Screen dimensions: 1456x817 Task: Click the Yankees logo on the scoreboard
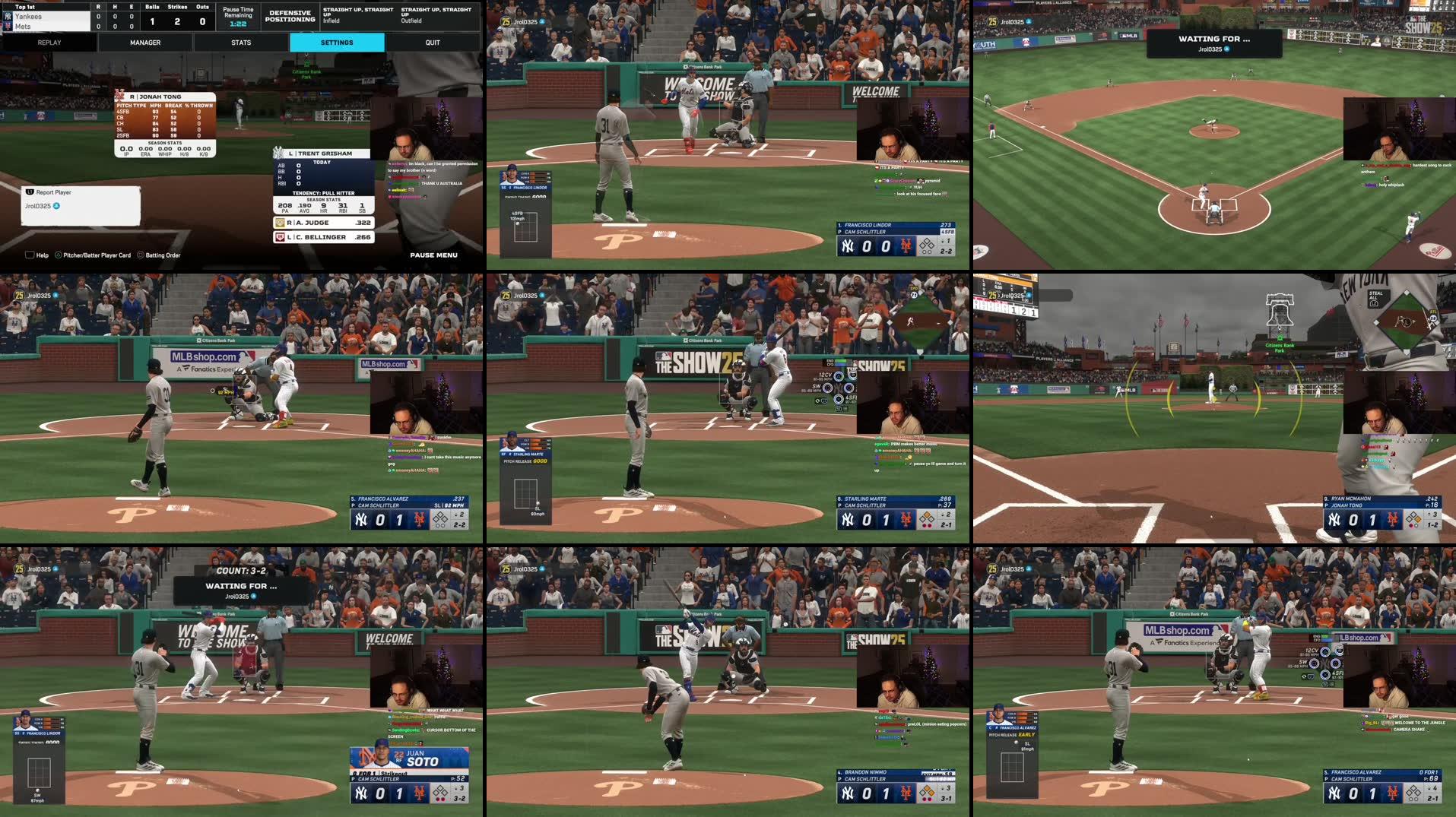tap(8, 15)
